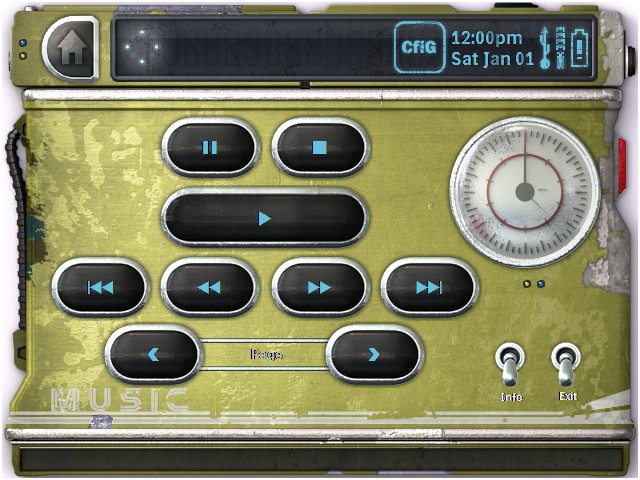Go to the home screen
640x480 pixels.
pyautogui.click(x=70, y=49)
